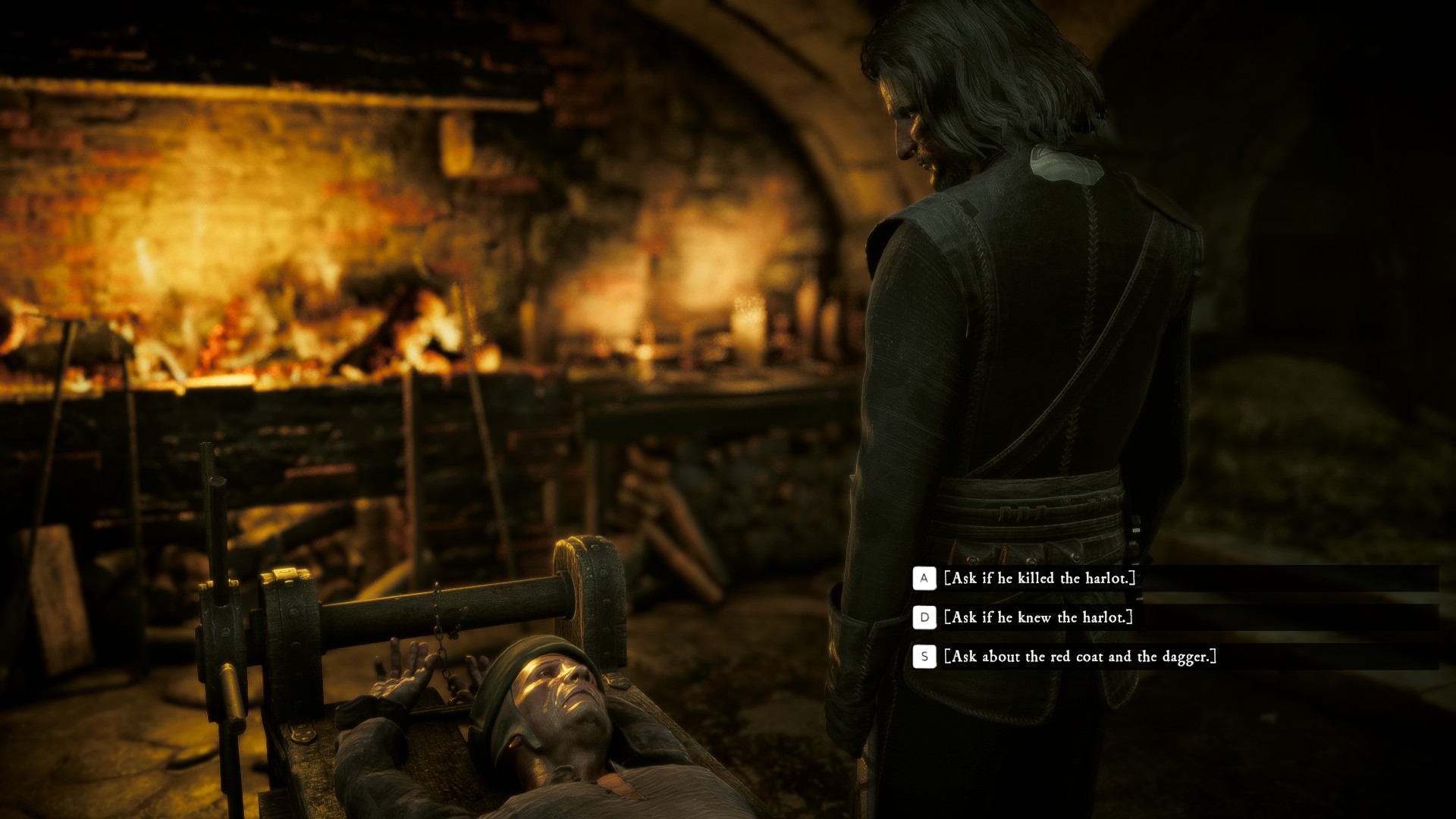Choose 'Ask if he knew the harlot'
Screen dimensions: 1456x819
tap(1038, 618)
